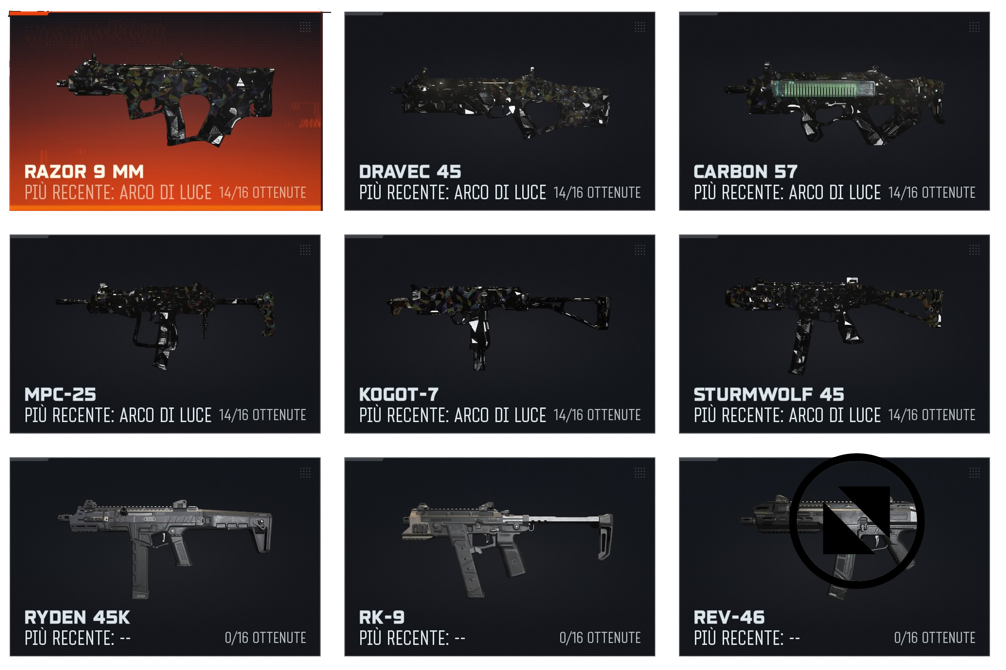Viewport: 1006px width, 670px height.
Task: Choose the RK-9 weapon card
Action: pos(499,557)
